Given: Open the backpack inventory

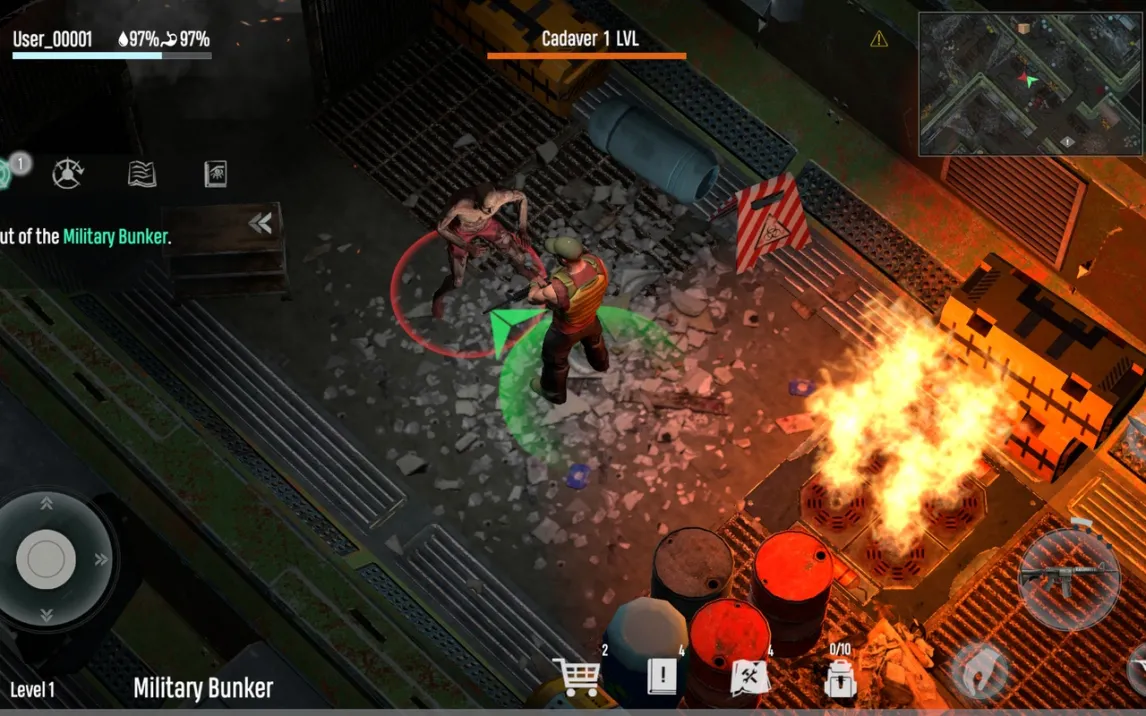Looking at the screenshot, I should point(839,679).
